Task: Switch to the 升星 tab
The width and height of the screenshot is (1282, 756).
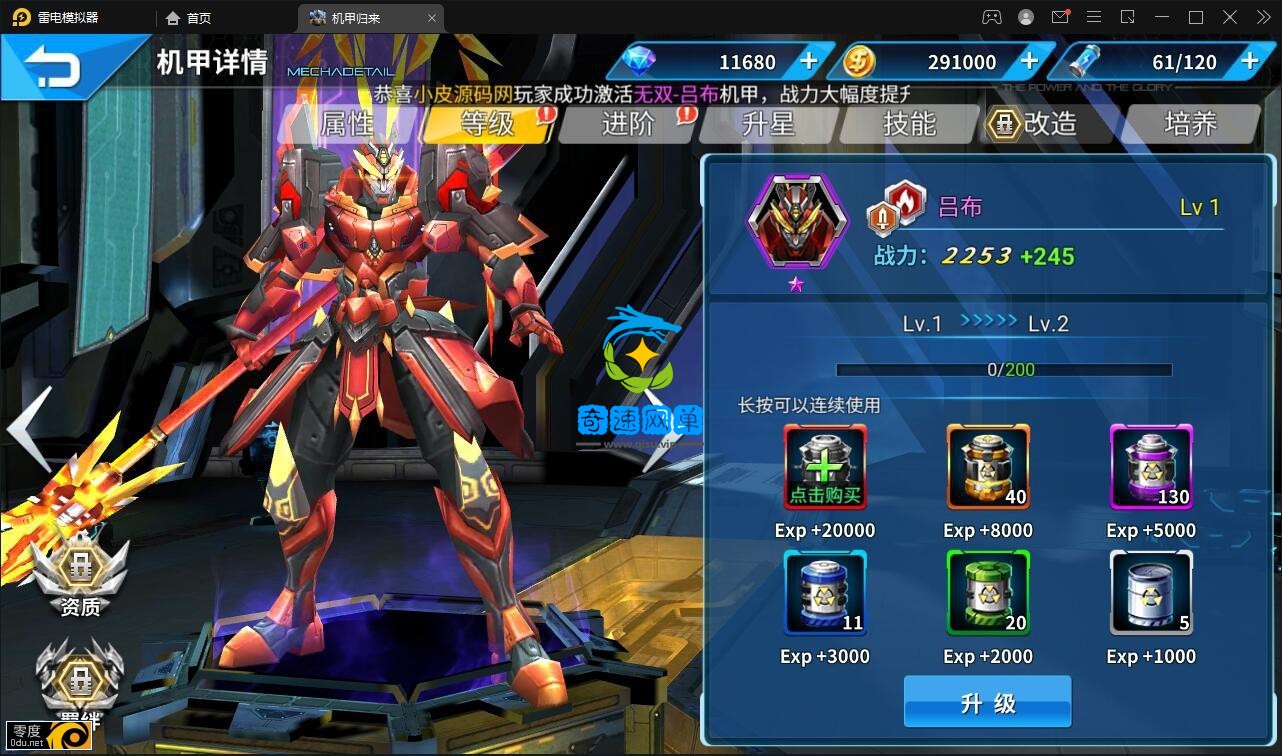Action: coord(768,124)
